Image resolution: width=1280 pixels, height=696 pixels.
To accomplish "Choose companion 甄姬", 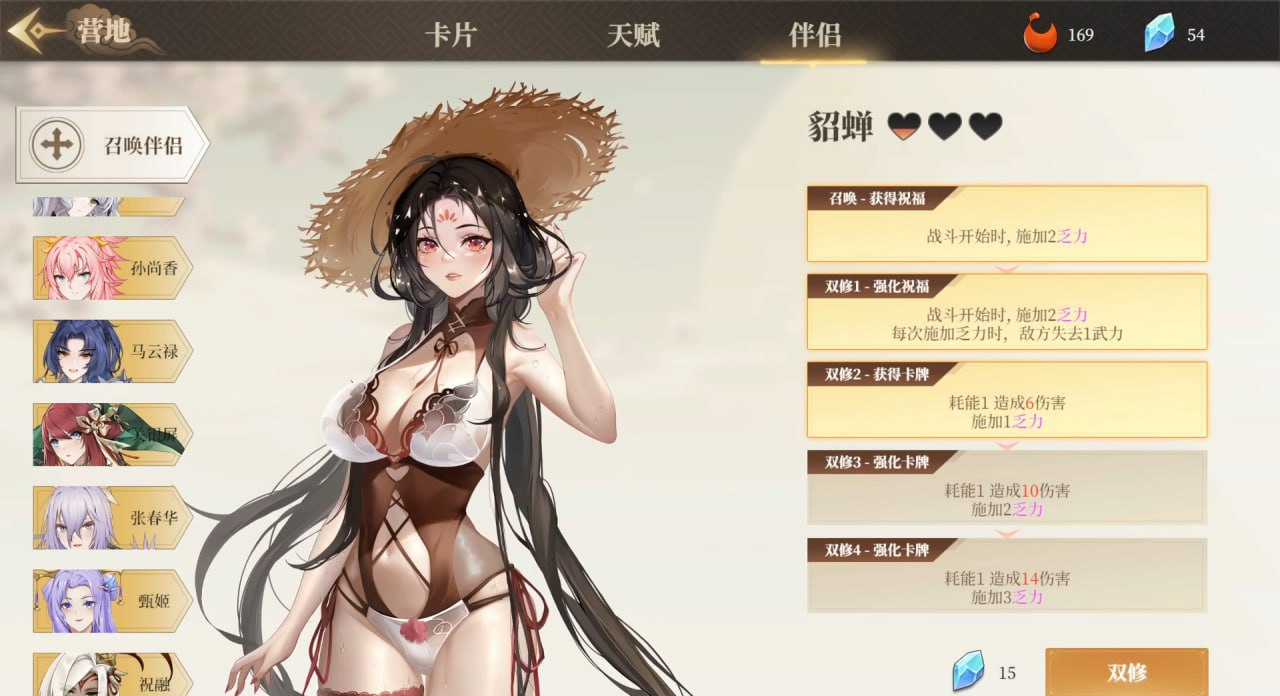I will pos(112,600).
